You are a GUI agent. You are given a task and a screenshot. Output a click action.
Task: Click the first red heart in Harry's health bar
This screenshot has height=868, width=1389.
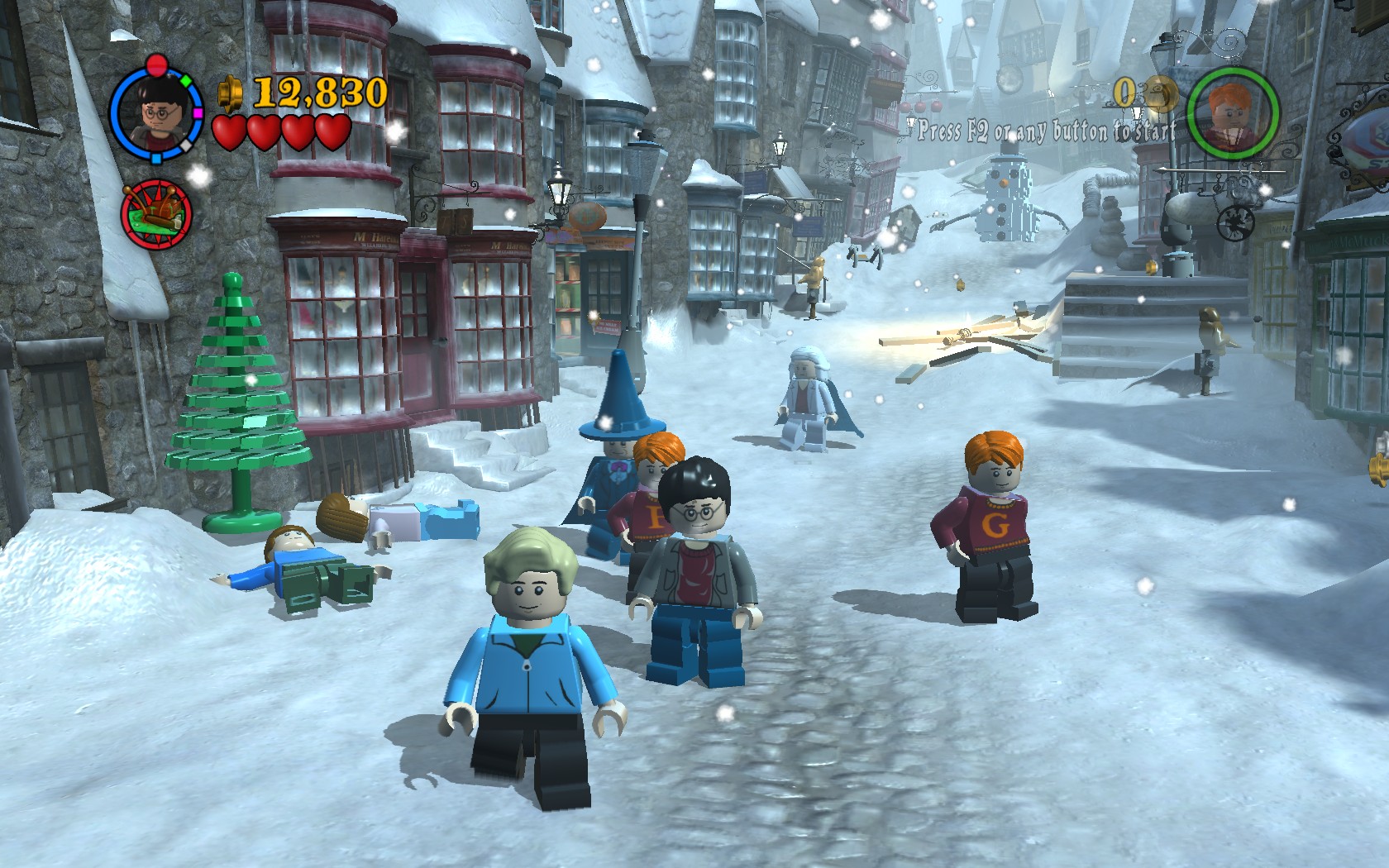tap(229, 133)
